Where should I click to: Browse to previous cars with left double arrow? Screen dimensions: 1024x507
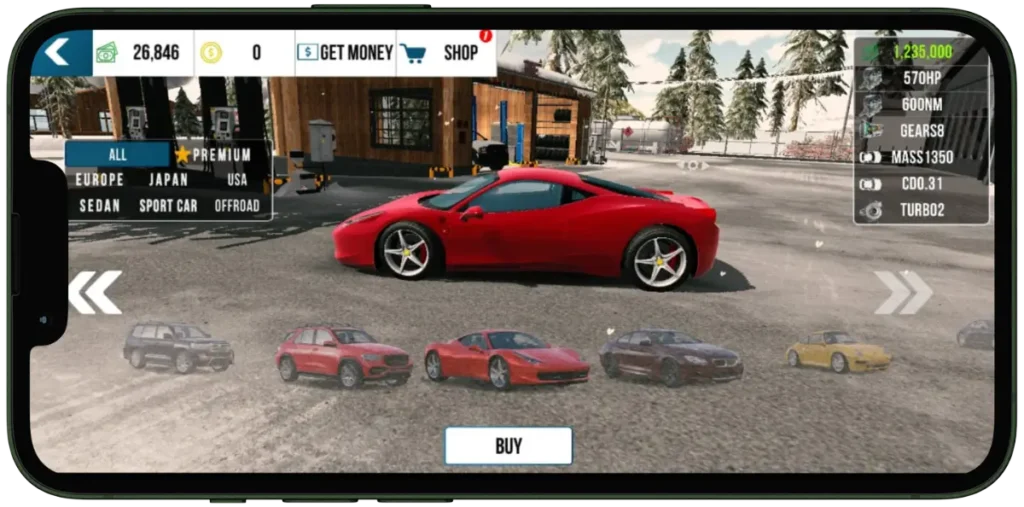[94, 291]
